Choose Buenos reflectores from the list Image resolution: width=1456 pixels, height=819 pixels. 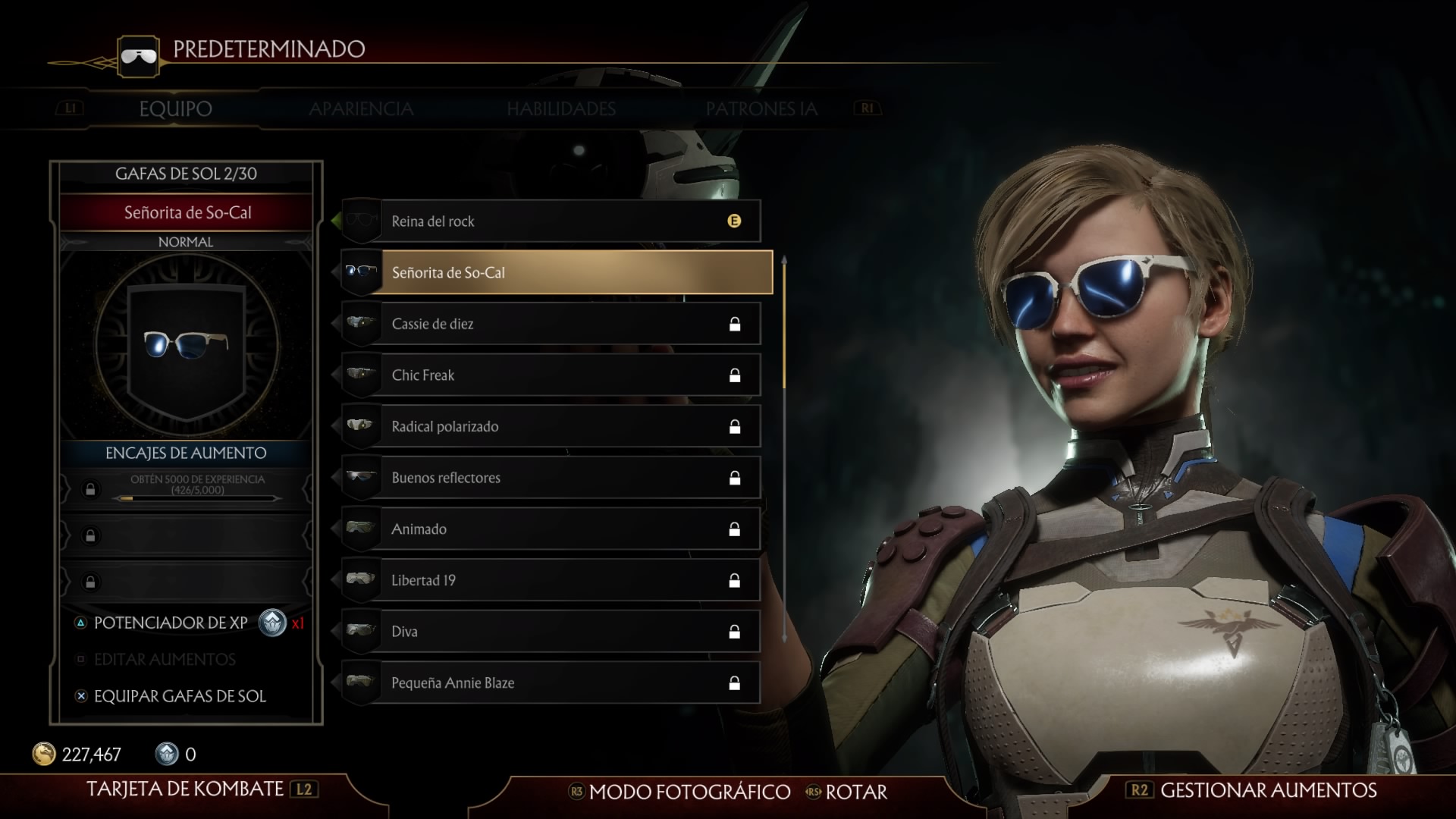pyautogui.click(x=551, y=478)
